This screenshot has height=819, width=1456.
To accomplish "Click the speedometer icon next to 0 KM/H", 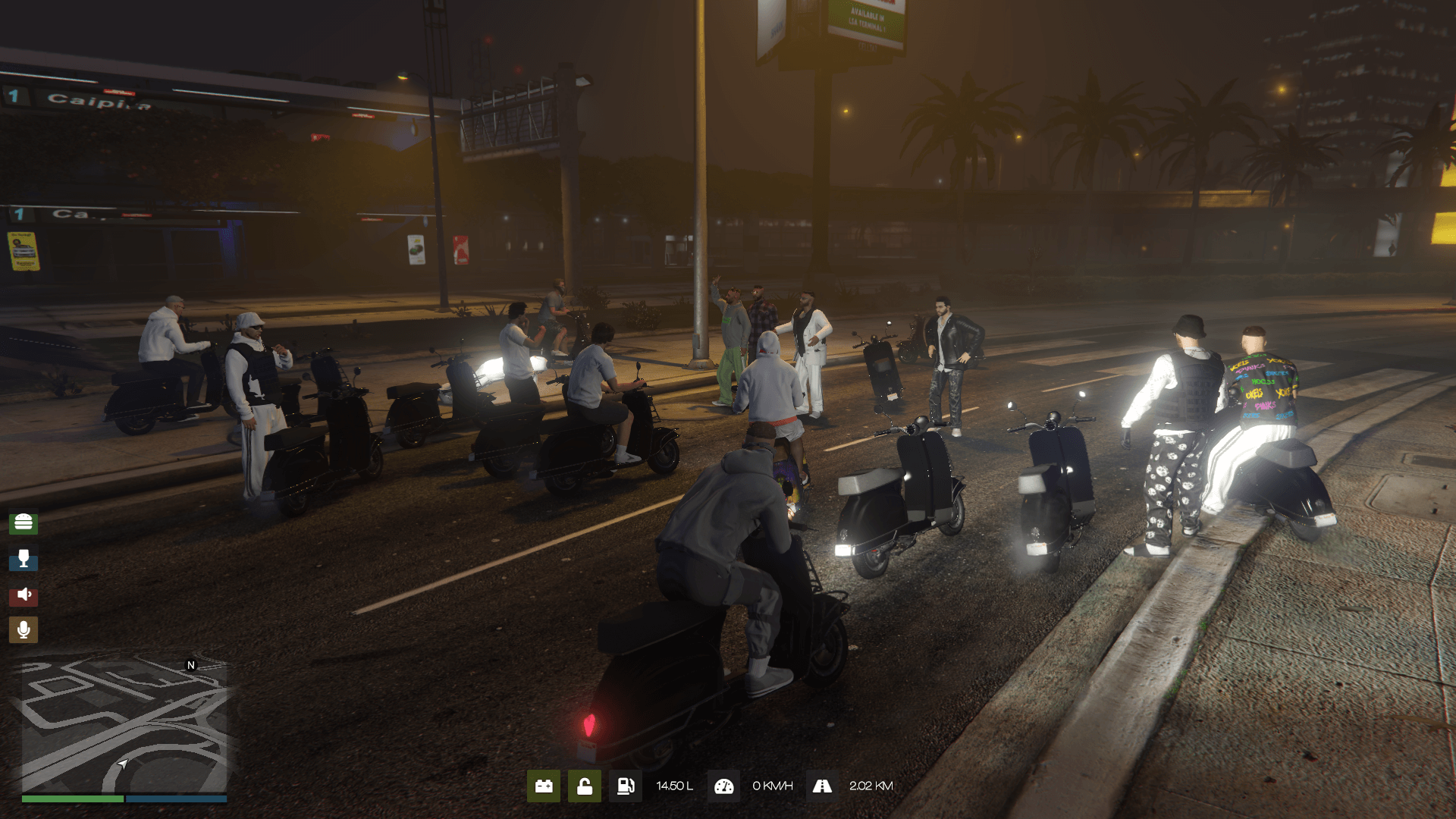I will (724, 786).
